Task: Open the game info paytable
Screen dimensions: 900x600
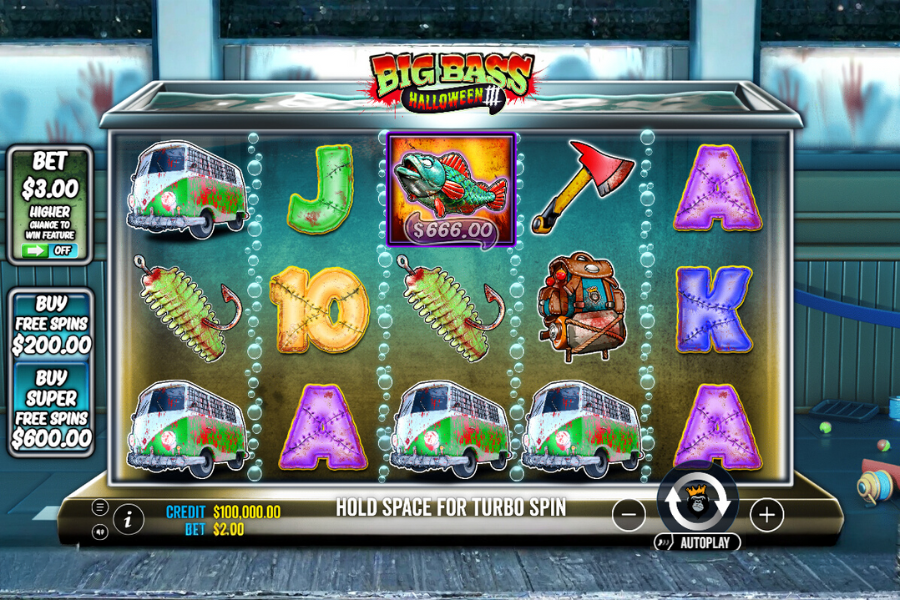Action: point(128,518)
